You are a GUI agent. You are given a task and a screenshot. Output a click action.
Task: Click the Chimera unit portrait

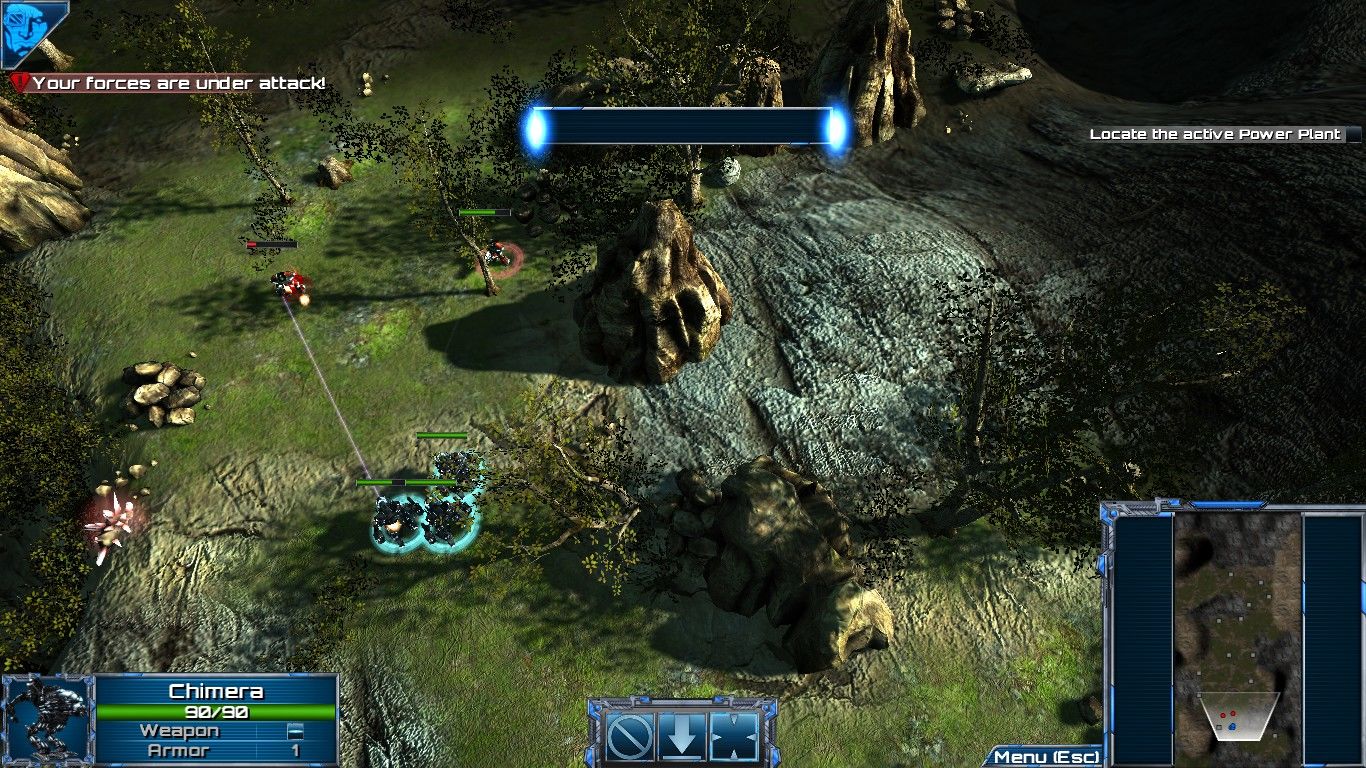46,718
